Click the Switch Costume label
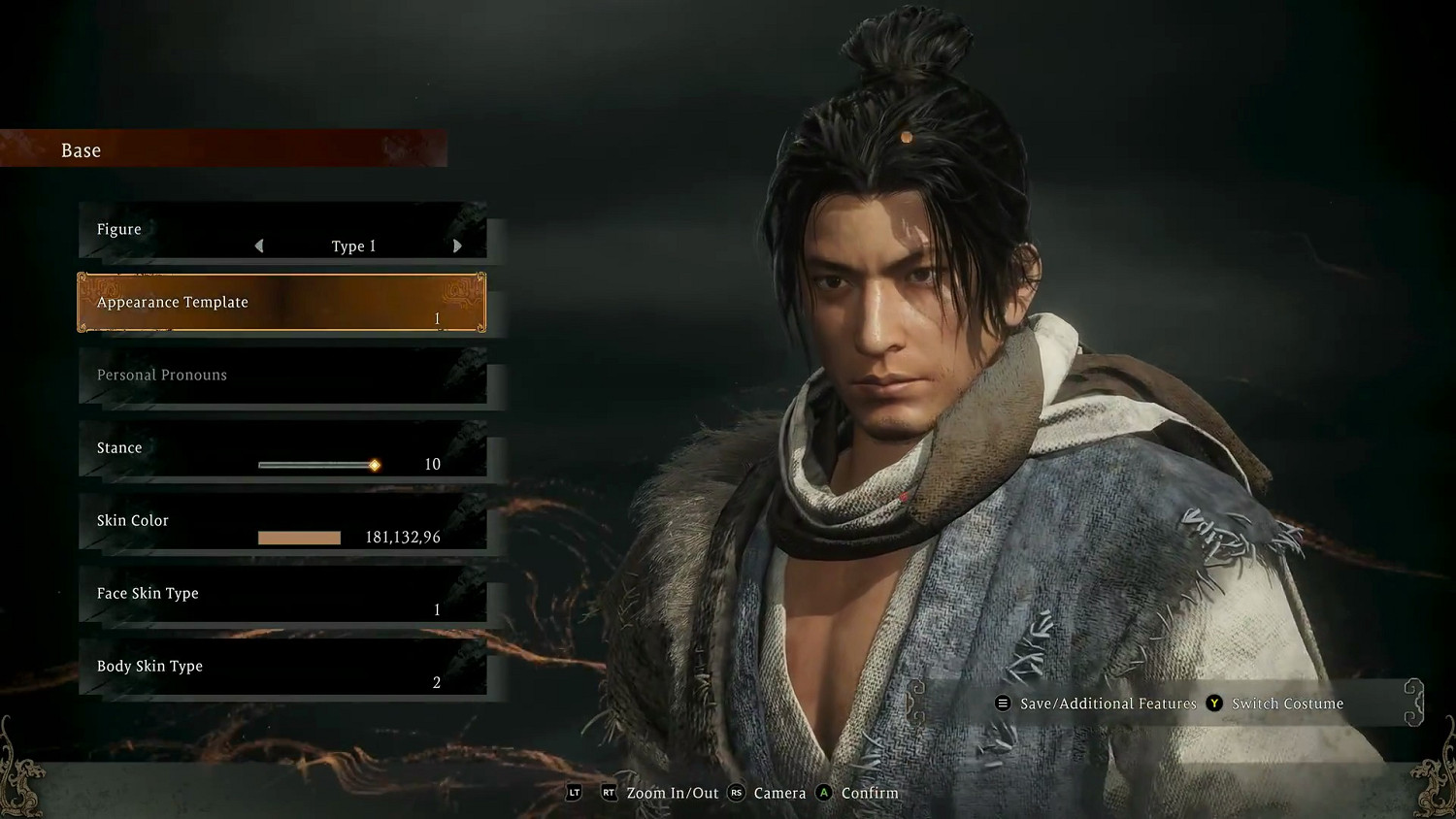The height and width of the screenshot is (819, 1456). pos(1286,704)
